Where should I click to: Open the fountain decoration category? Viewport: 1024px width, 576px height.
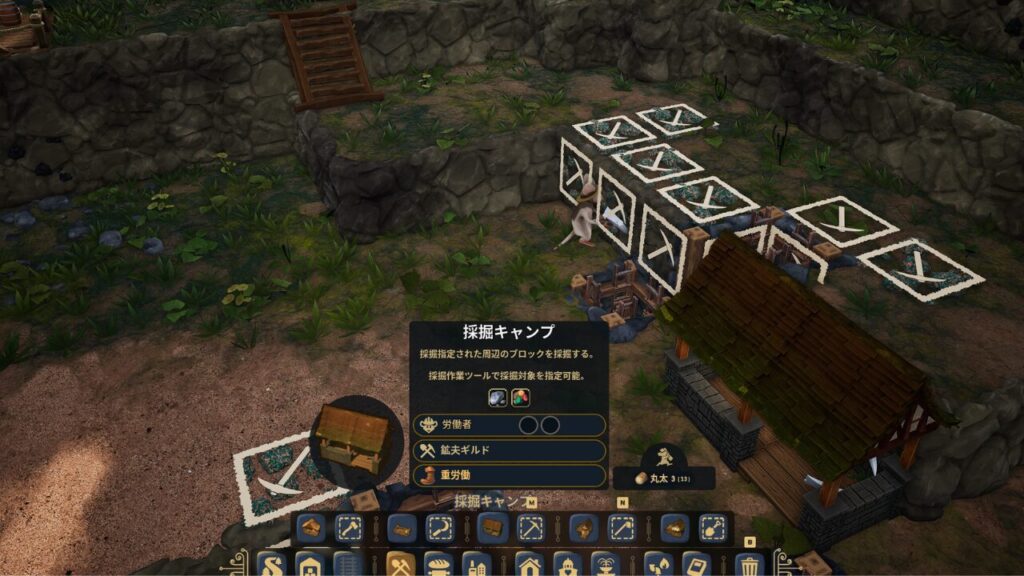click(x=604, y=565)
